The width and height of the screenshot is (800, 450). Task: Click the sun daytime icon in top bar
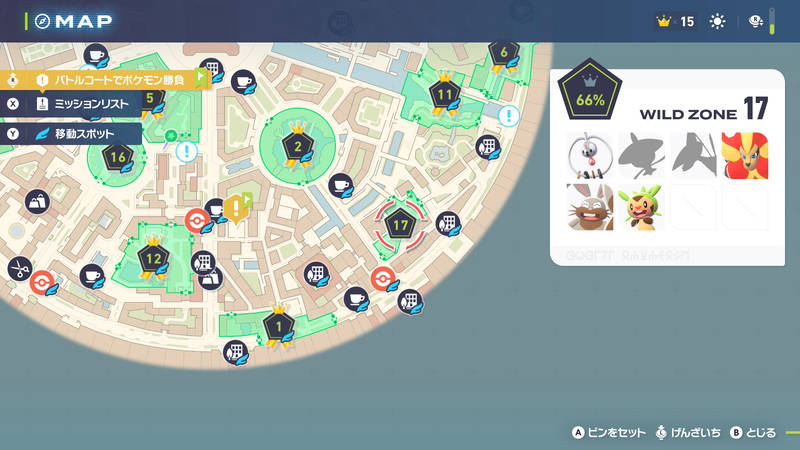click(x=716, y=21)
